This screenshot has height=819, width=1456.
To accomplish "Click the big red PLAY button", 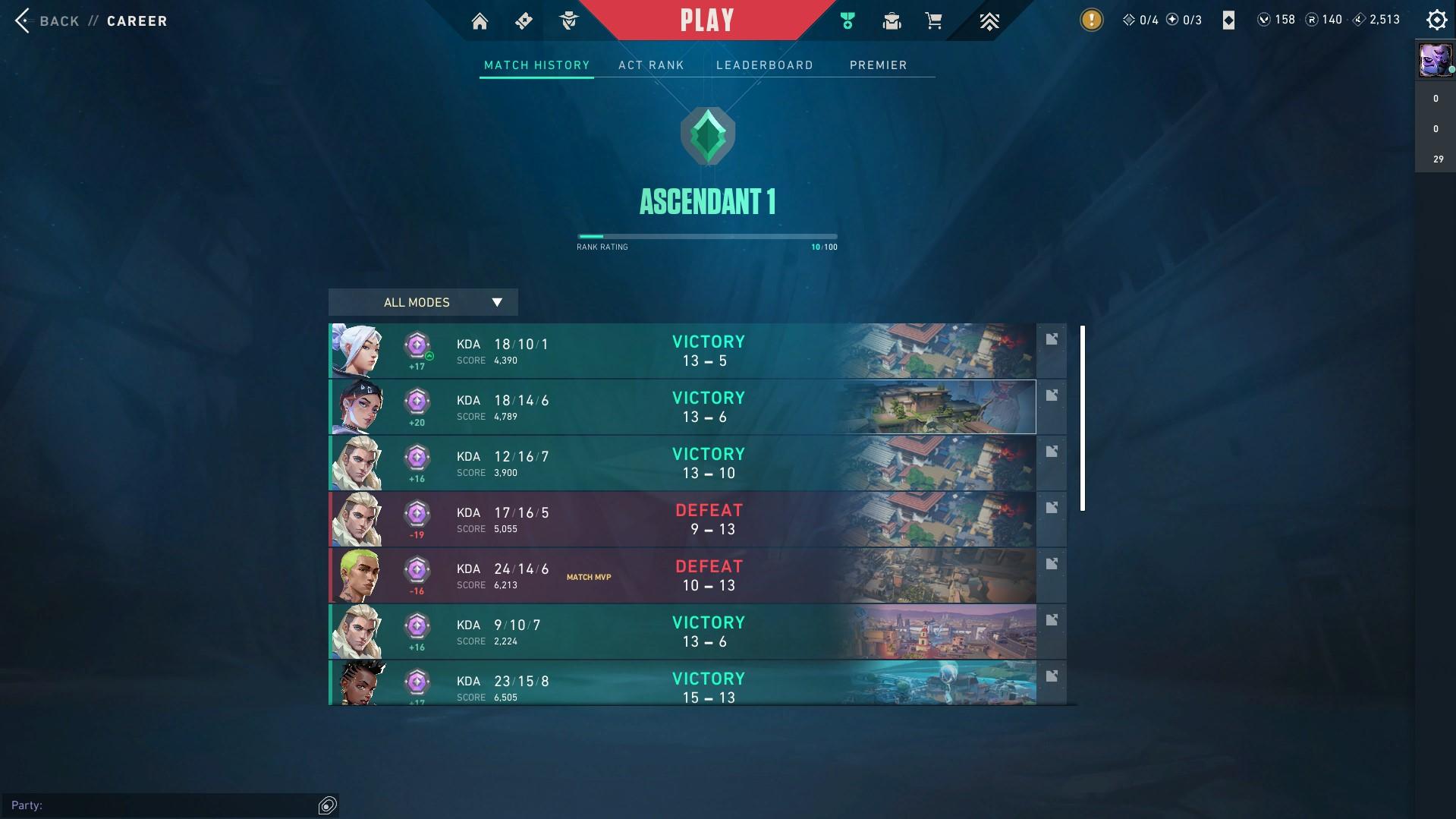I will (x=707, y=20).
